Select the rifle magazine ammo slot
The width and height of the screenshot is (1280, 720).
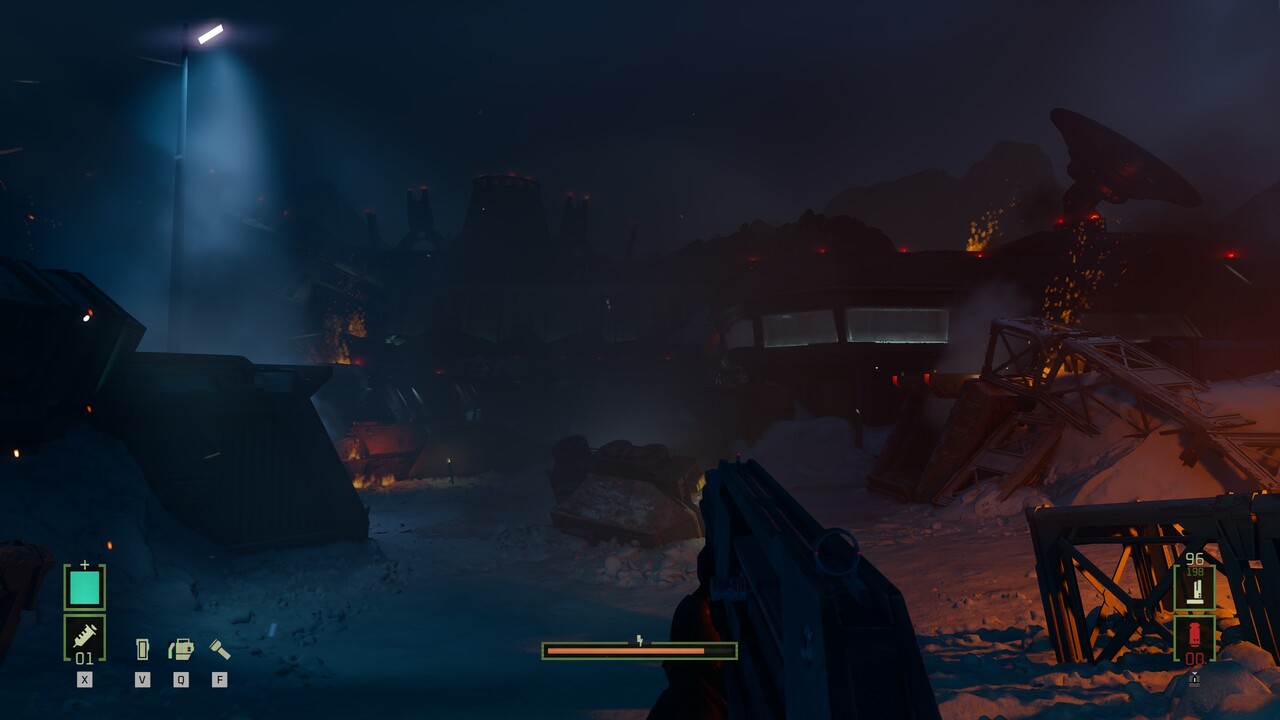tap(1194, 588)
